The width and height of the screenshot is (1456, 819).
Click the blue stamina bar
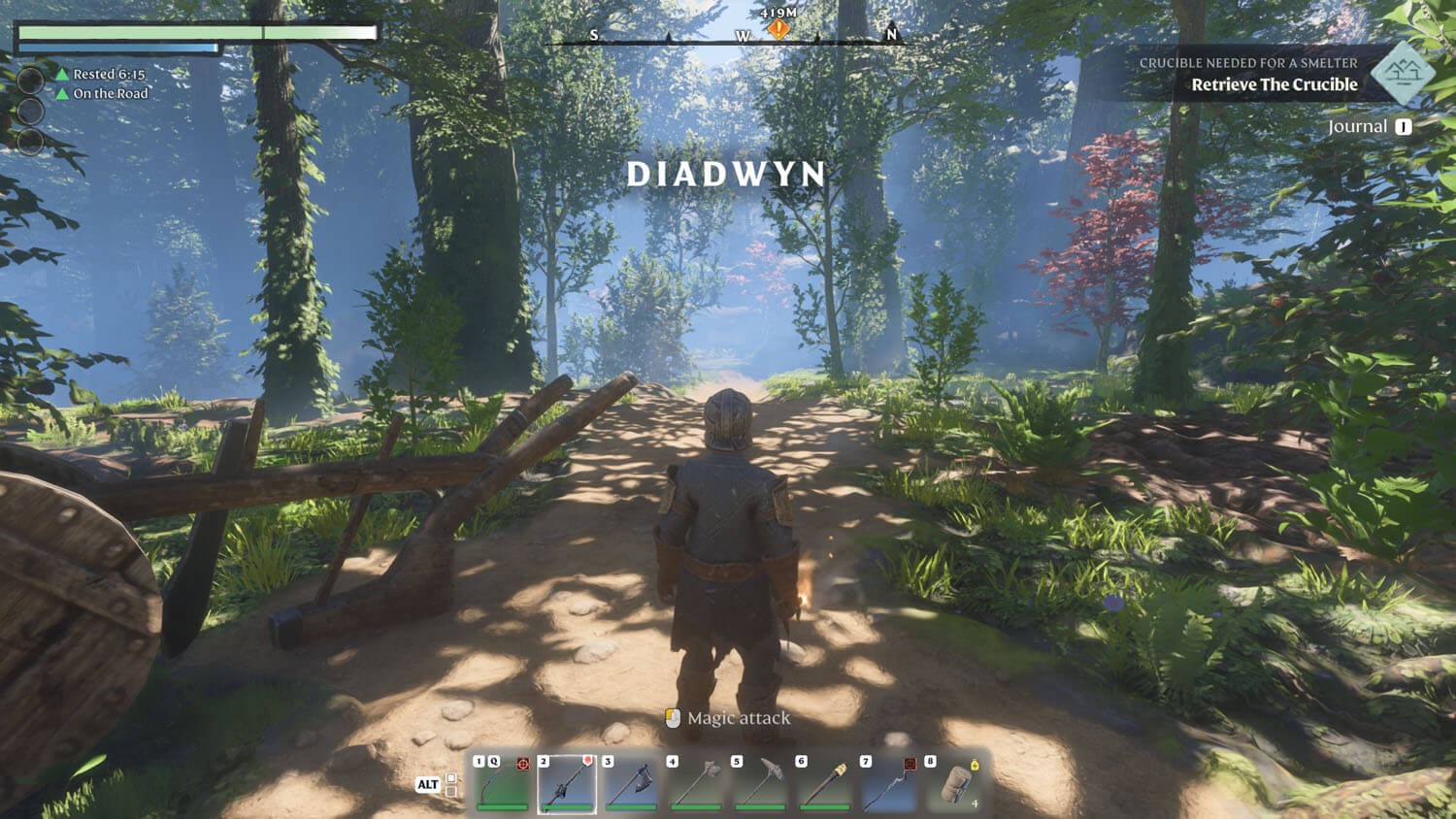tap(116, 46)
